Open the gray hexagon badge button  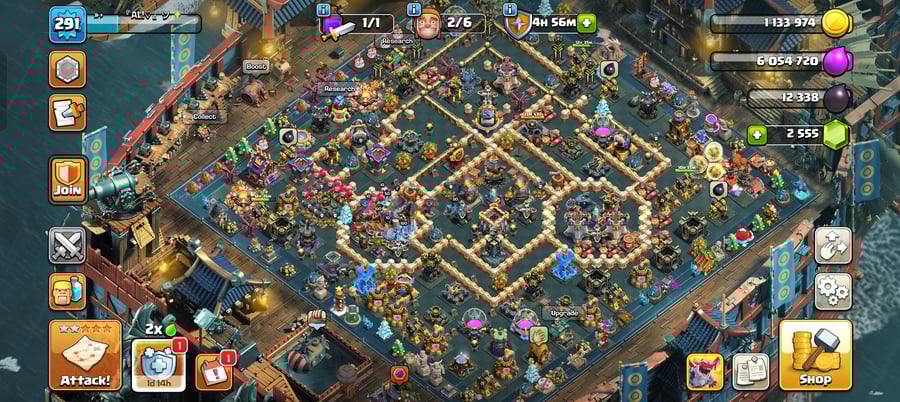point(68,69)
